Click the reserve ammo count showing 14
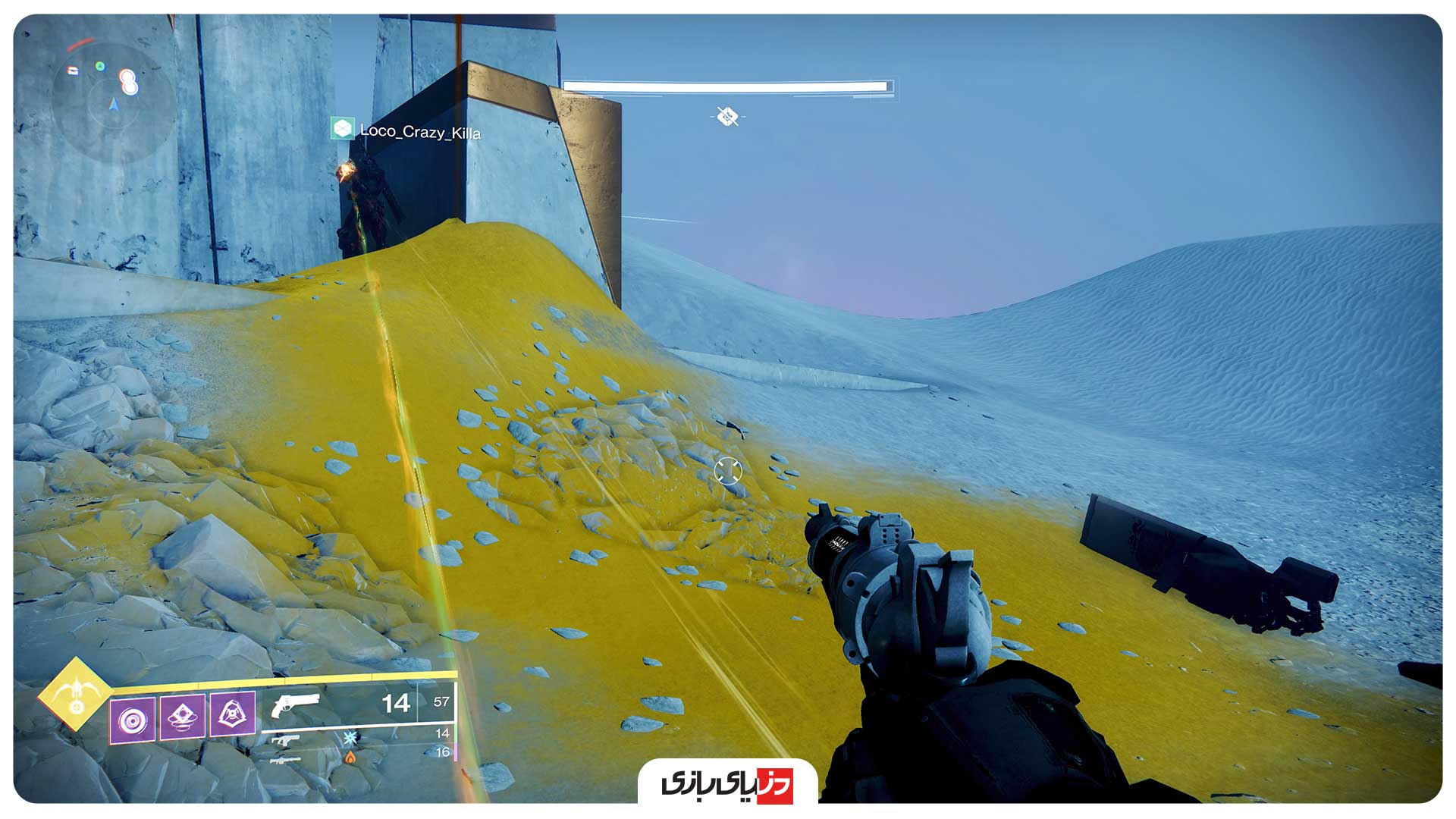The width and height of the screenshot is (1456, 819). (x=444, y=734)
